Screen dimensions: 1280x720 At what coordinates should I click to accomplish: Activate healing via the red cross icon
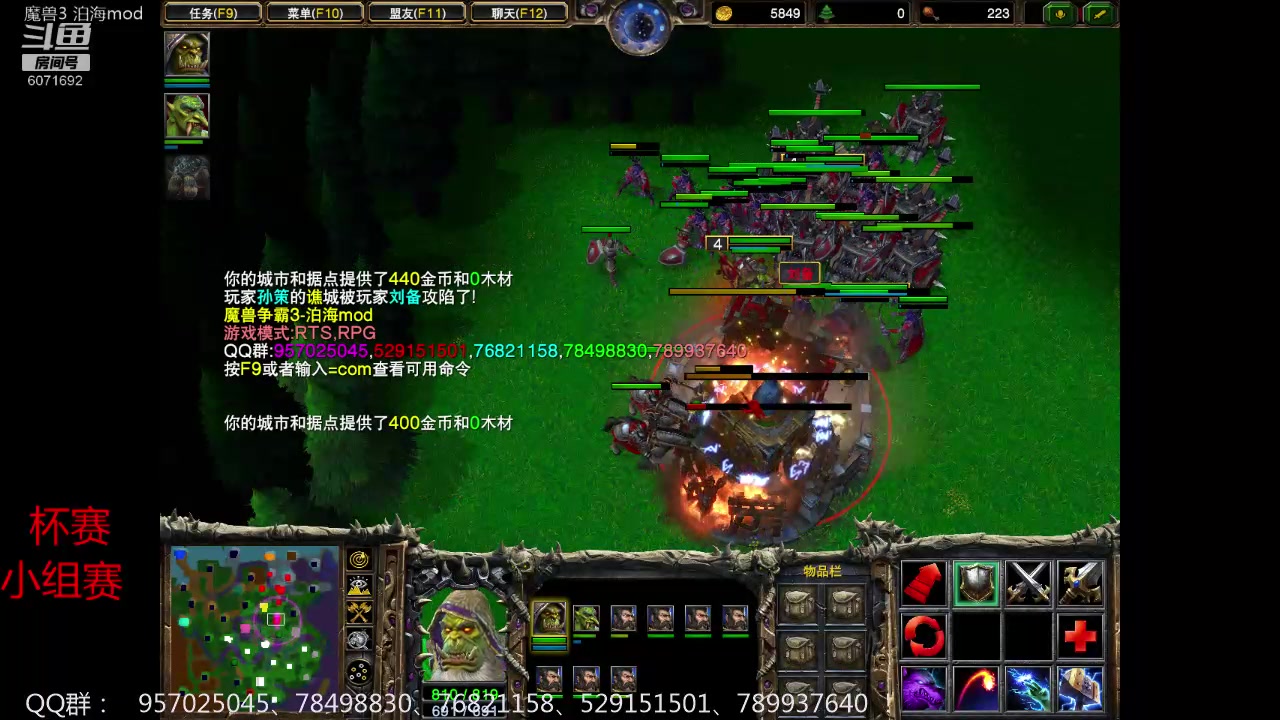click(1082, 637)
